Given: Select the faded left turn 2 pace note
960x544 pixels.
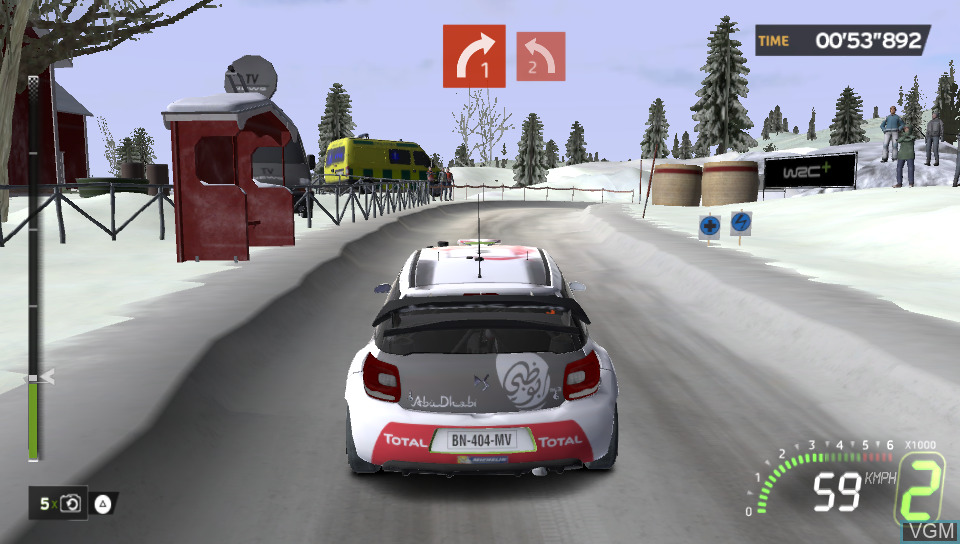Looking at the screenshot, I should pyautogui.click(x=540, y=56).
